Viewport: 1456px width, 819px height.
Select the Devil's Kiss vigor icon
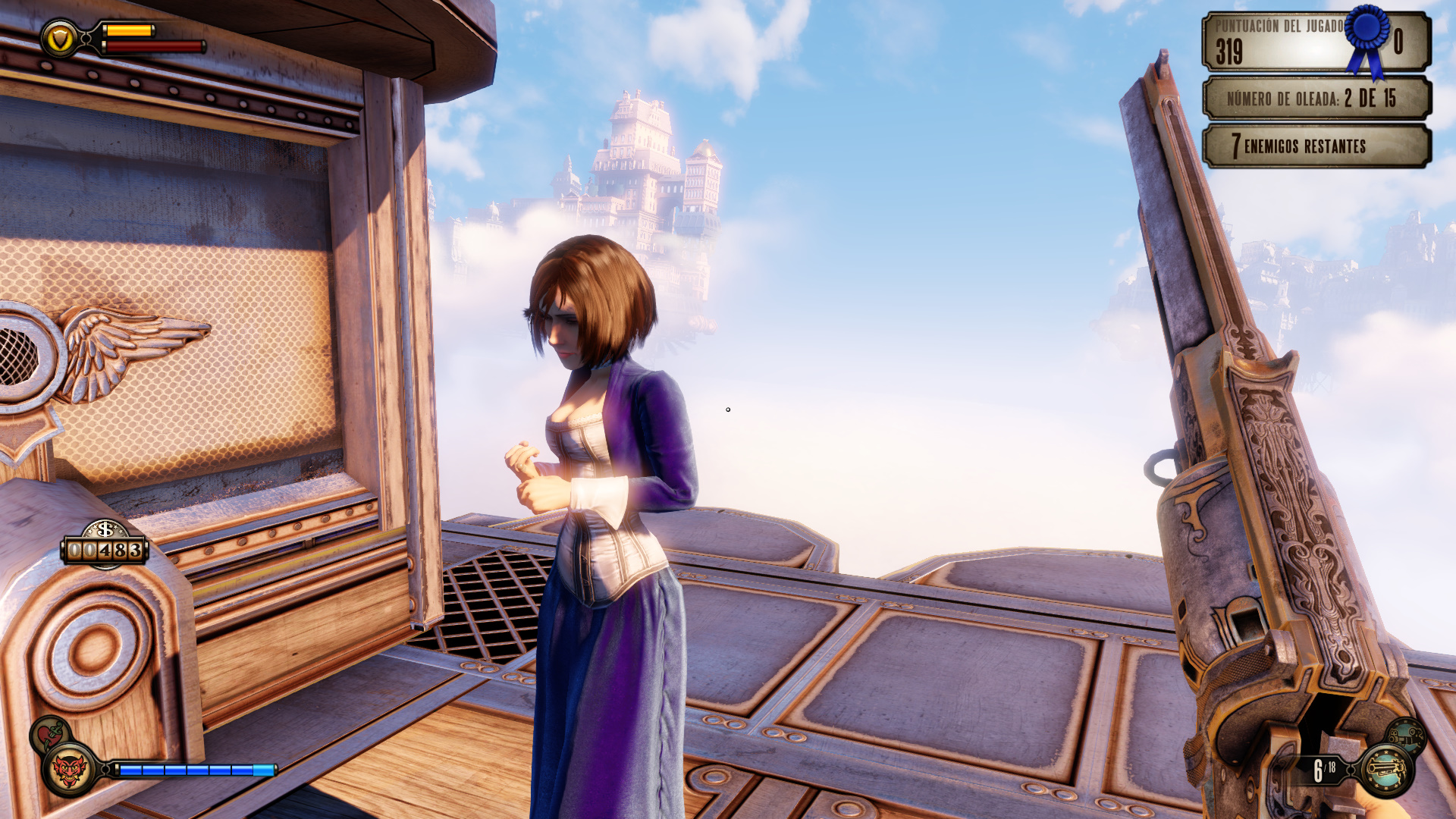pyautogui.click(x=69, y=770)
